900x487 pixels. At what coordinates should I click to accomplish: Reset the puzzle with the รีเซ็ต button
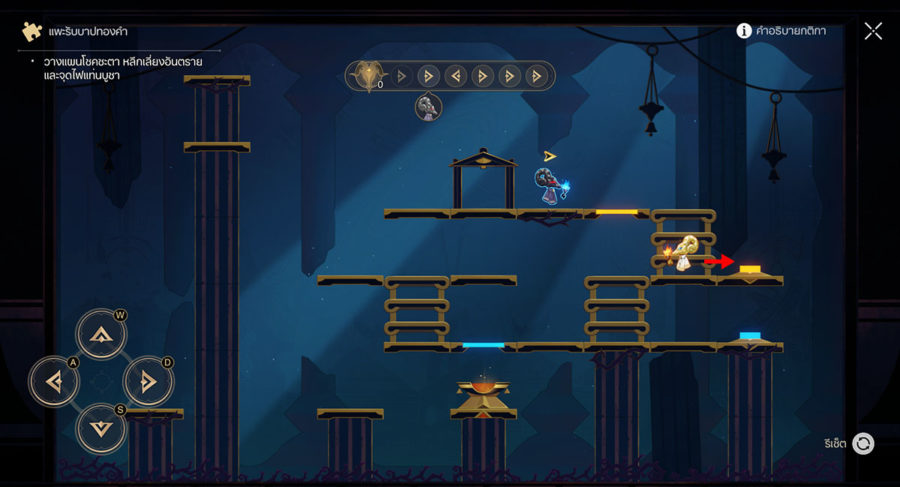click(862, 443)
